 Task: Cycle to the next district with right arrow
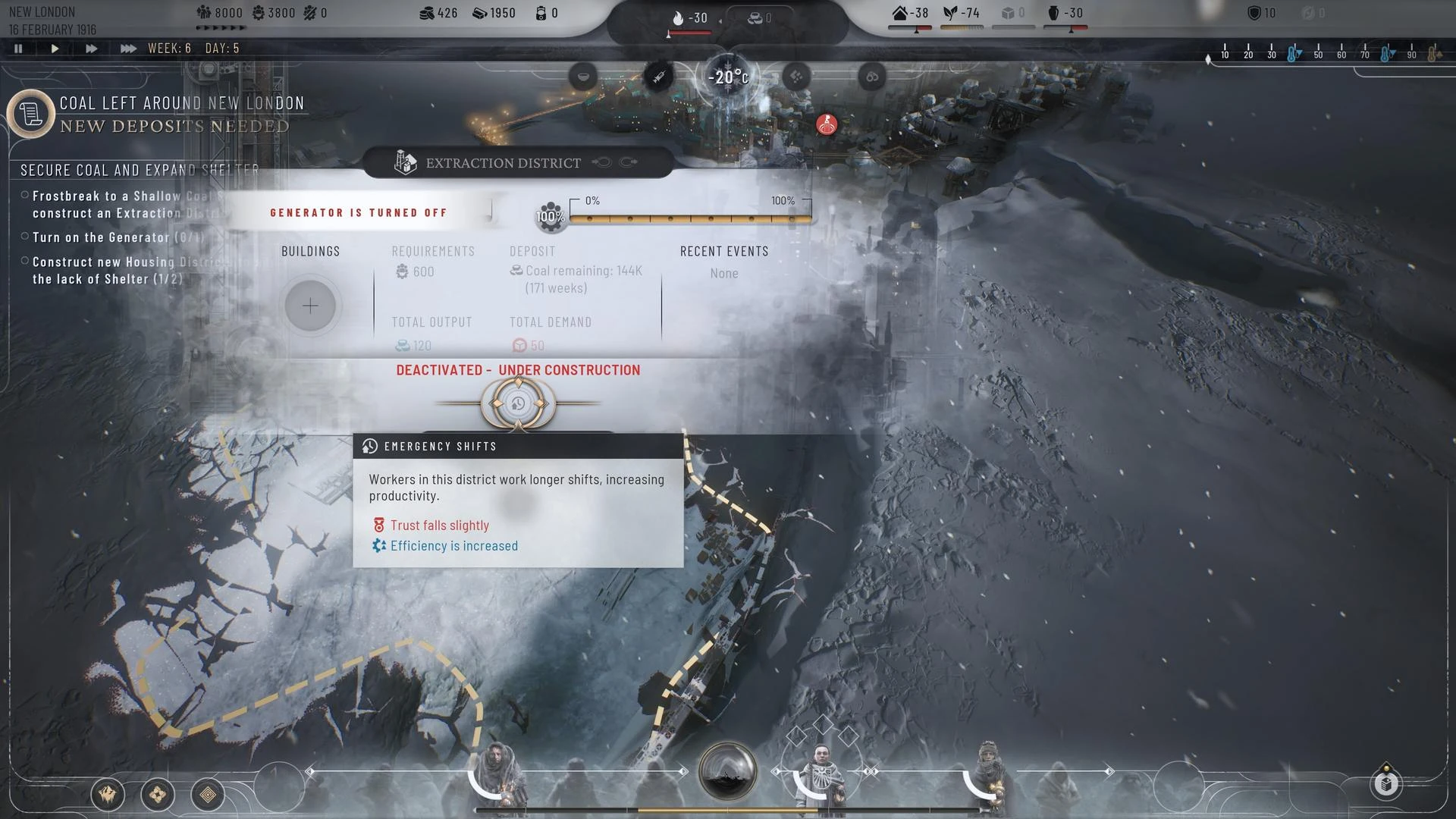(x=628, y=162)
